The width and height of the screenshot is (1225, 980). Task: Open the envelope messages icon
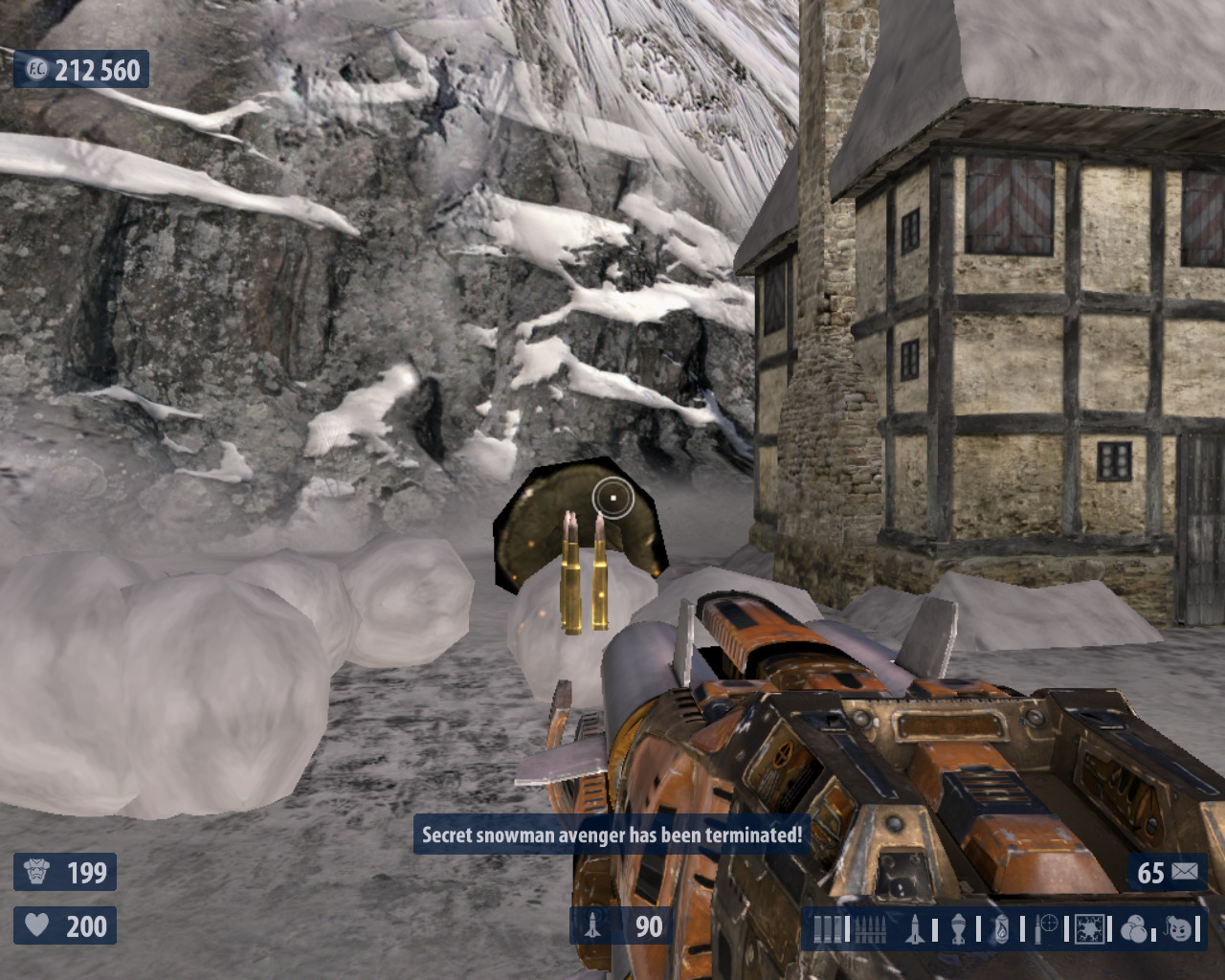1185,872
